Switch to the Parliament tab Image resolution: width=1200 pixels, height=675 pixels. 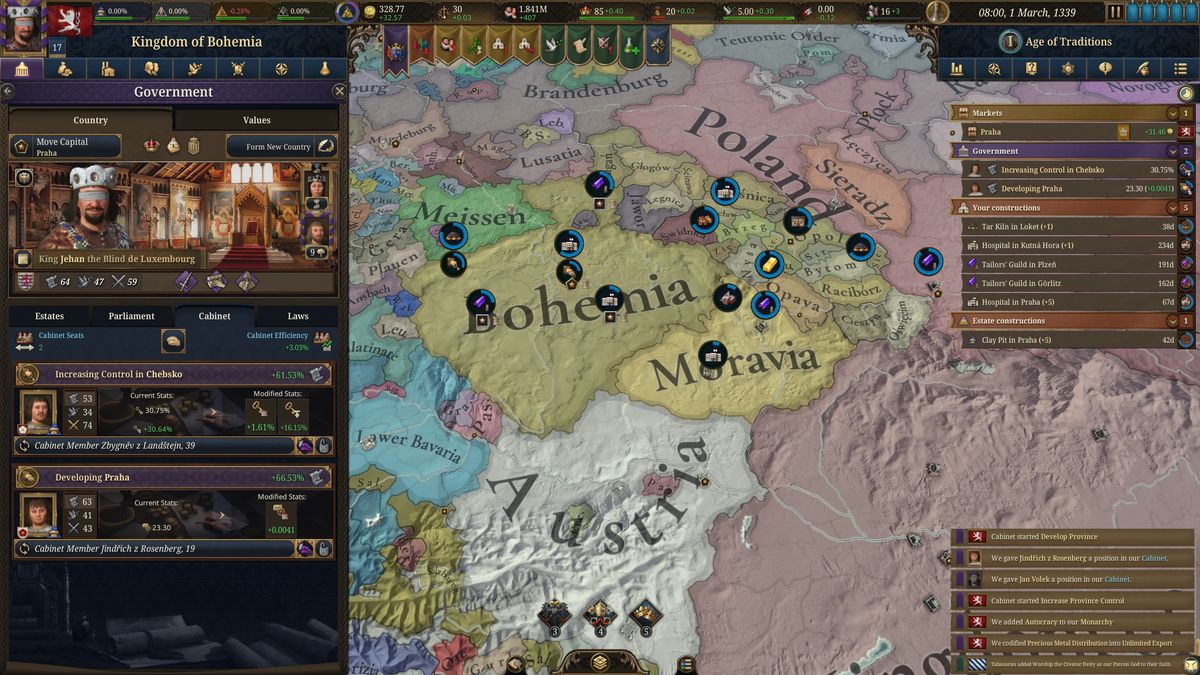tap(131, 316)
